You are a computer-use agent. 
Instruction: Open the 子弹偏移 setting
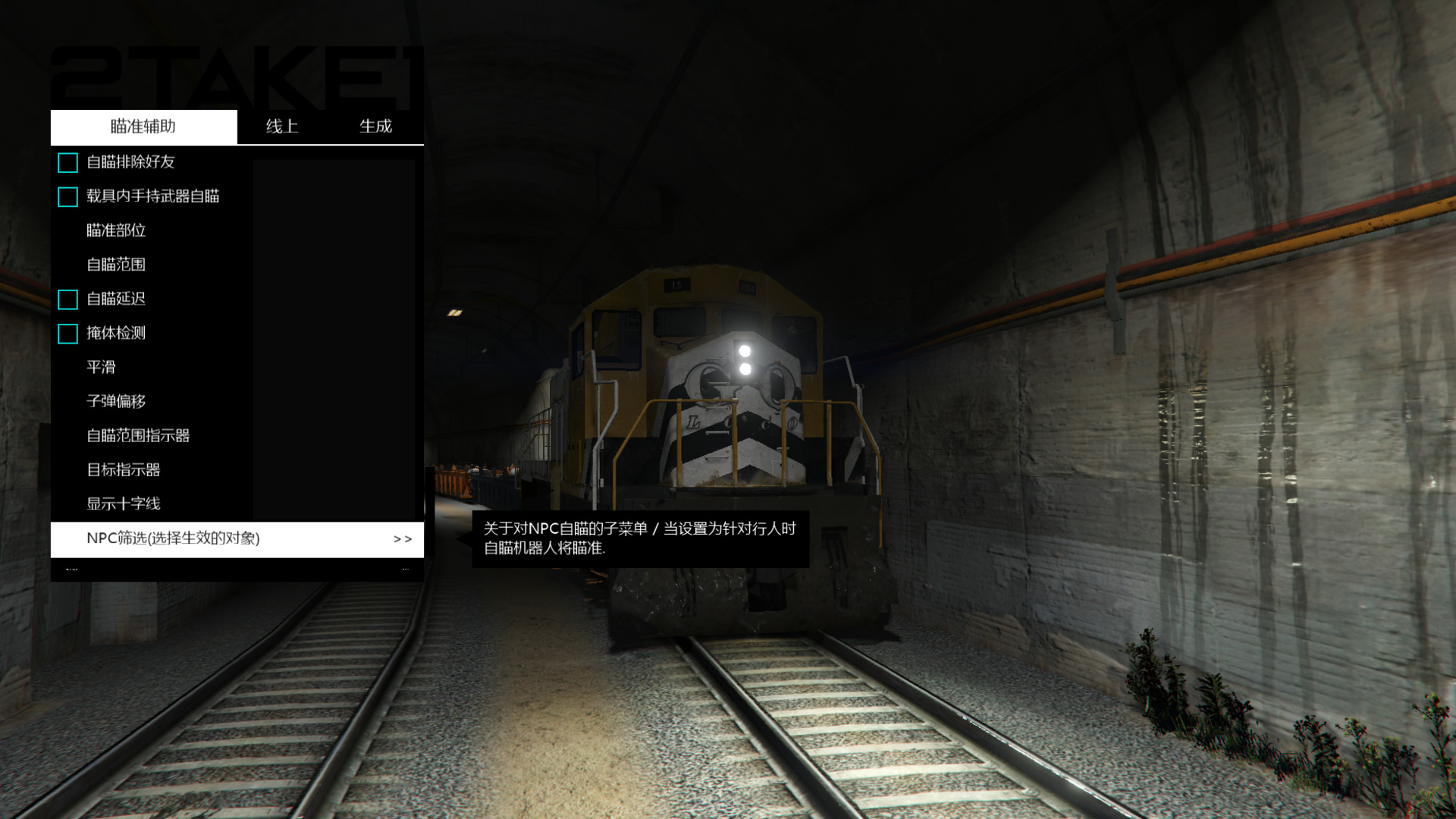(116, 402)
